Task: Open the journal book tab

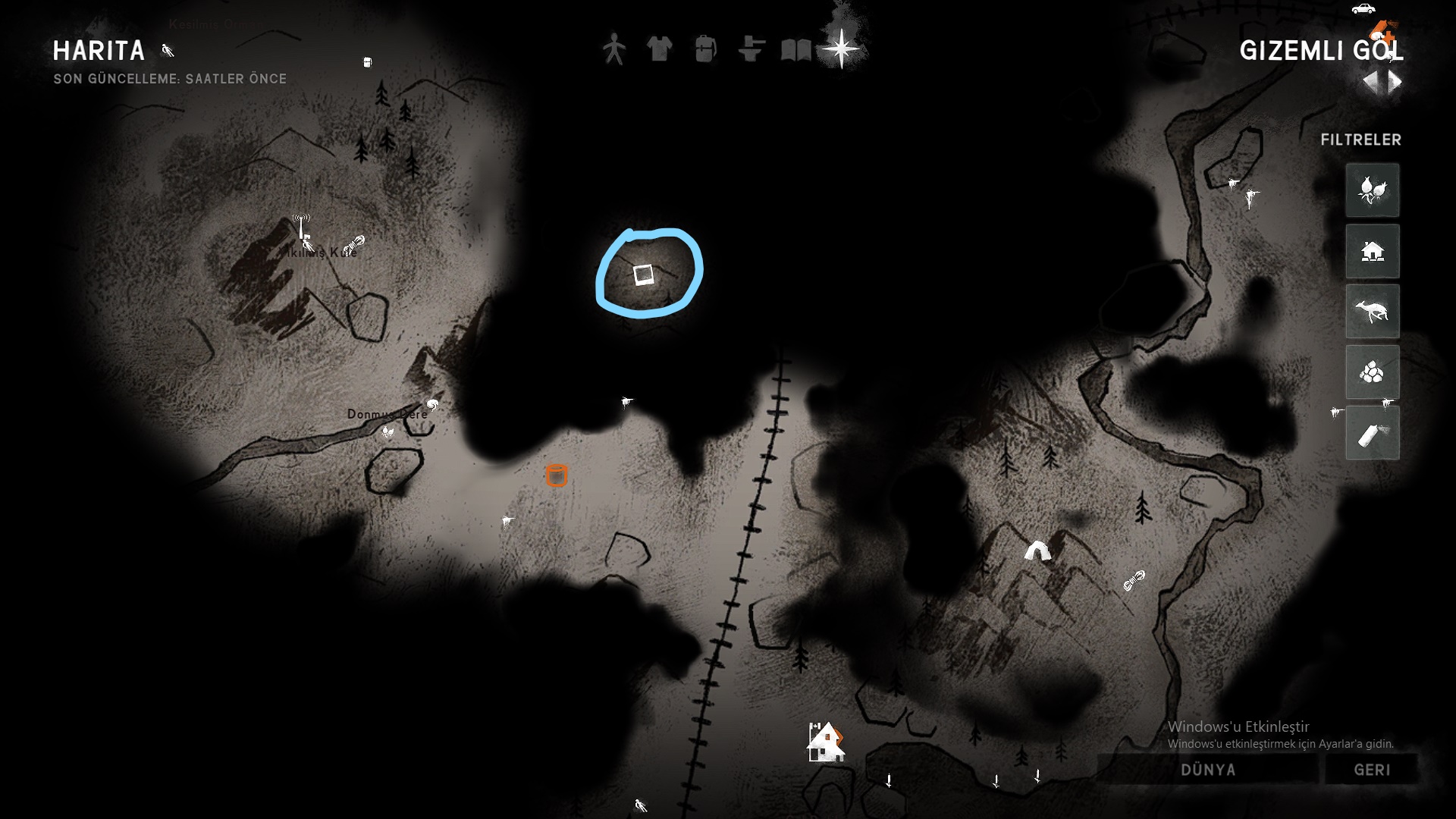Action: tap(796, 50)
